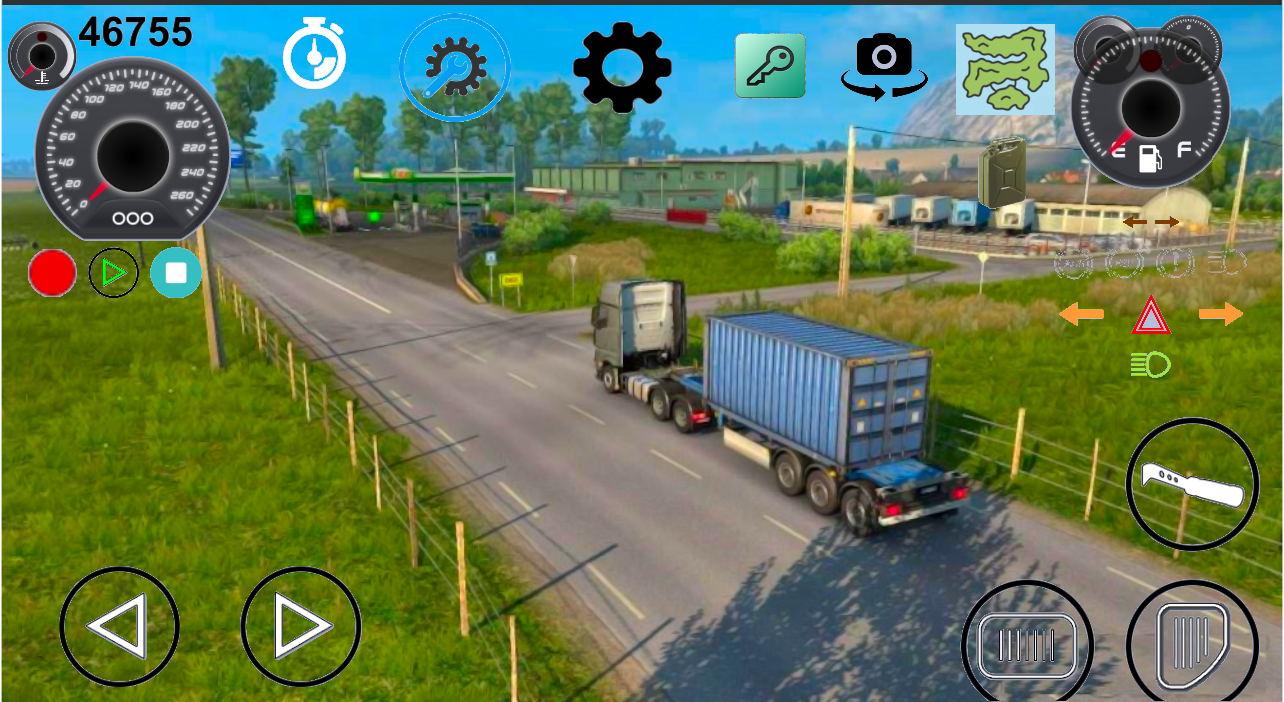The height and width of the screenshot is (702, 1284).
Task: Open the map thumbnail
Action: point(1005,69)
